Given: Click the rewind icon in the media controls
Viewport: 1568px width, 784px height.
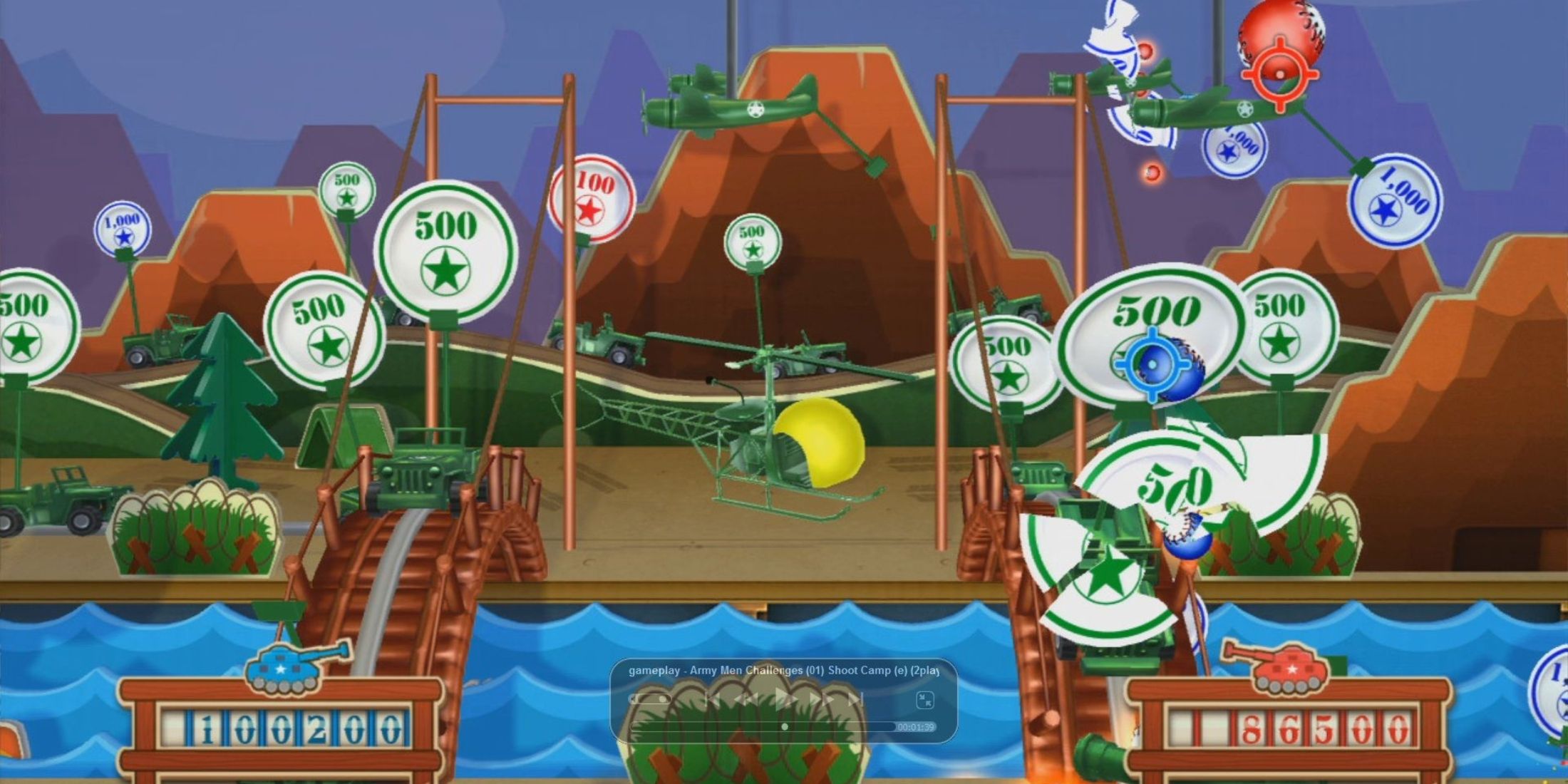Looking at the screenshot, I should point(746,699).
